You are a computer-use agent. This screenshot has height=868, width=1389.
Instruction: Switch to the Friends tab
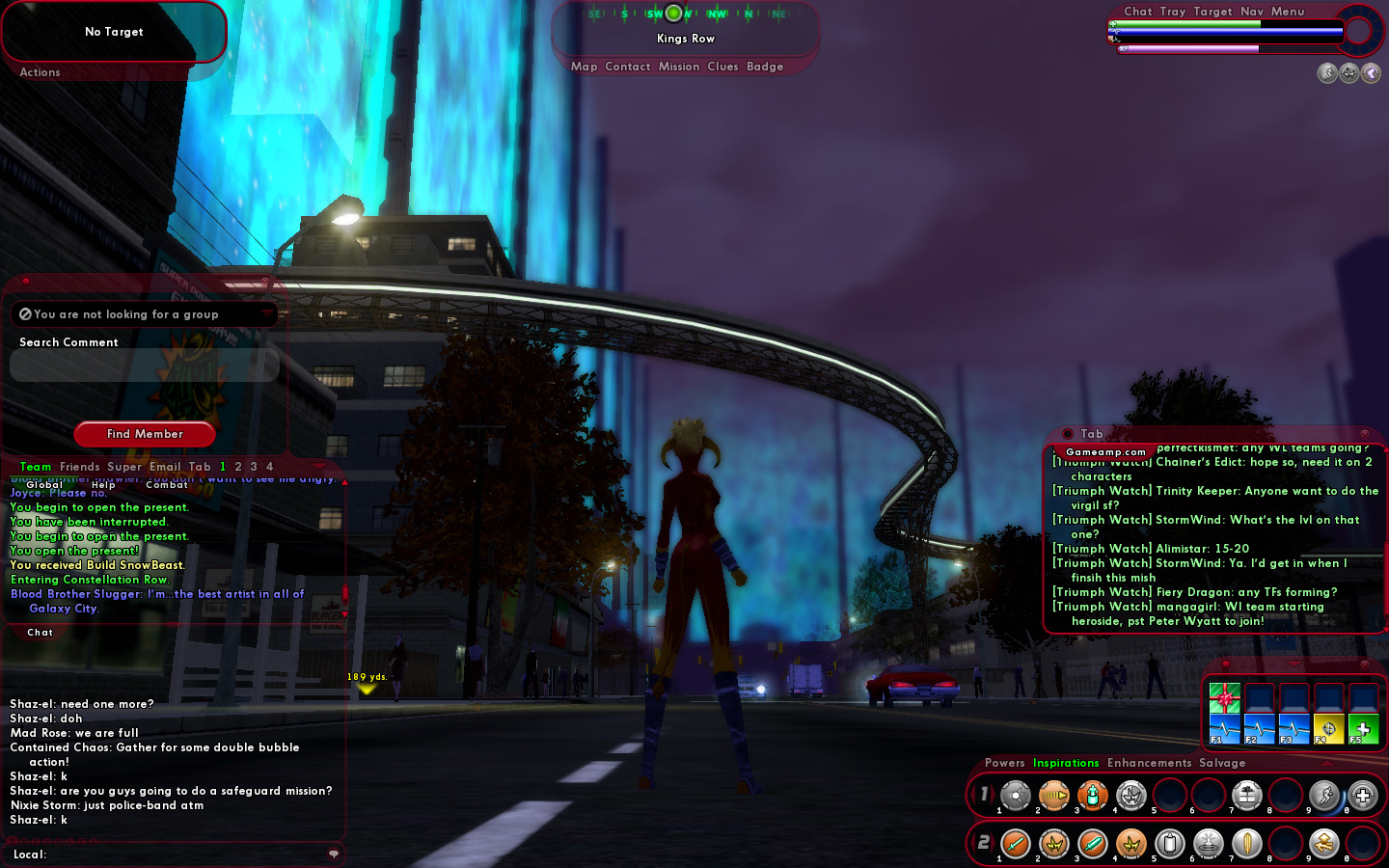point(80,467)
